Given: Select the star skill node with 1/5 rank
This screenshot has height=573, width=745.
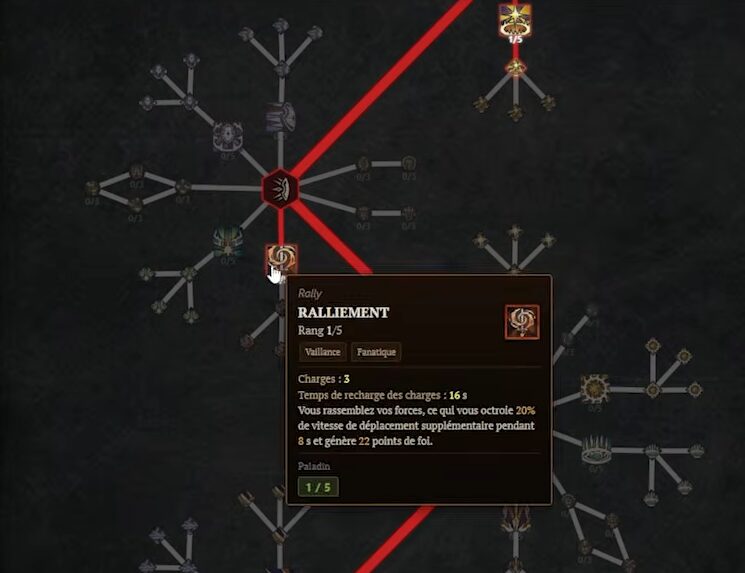Looking at the screenshot, I should point(515,20).
